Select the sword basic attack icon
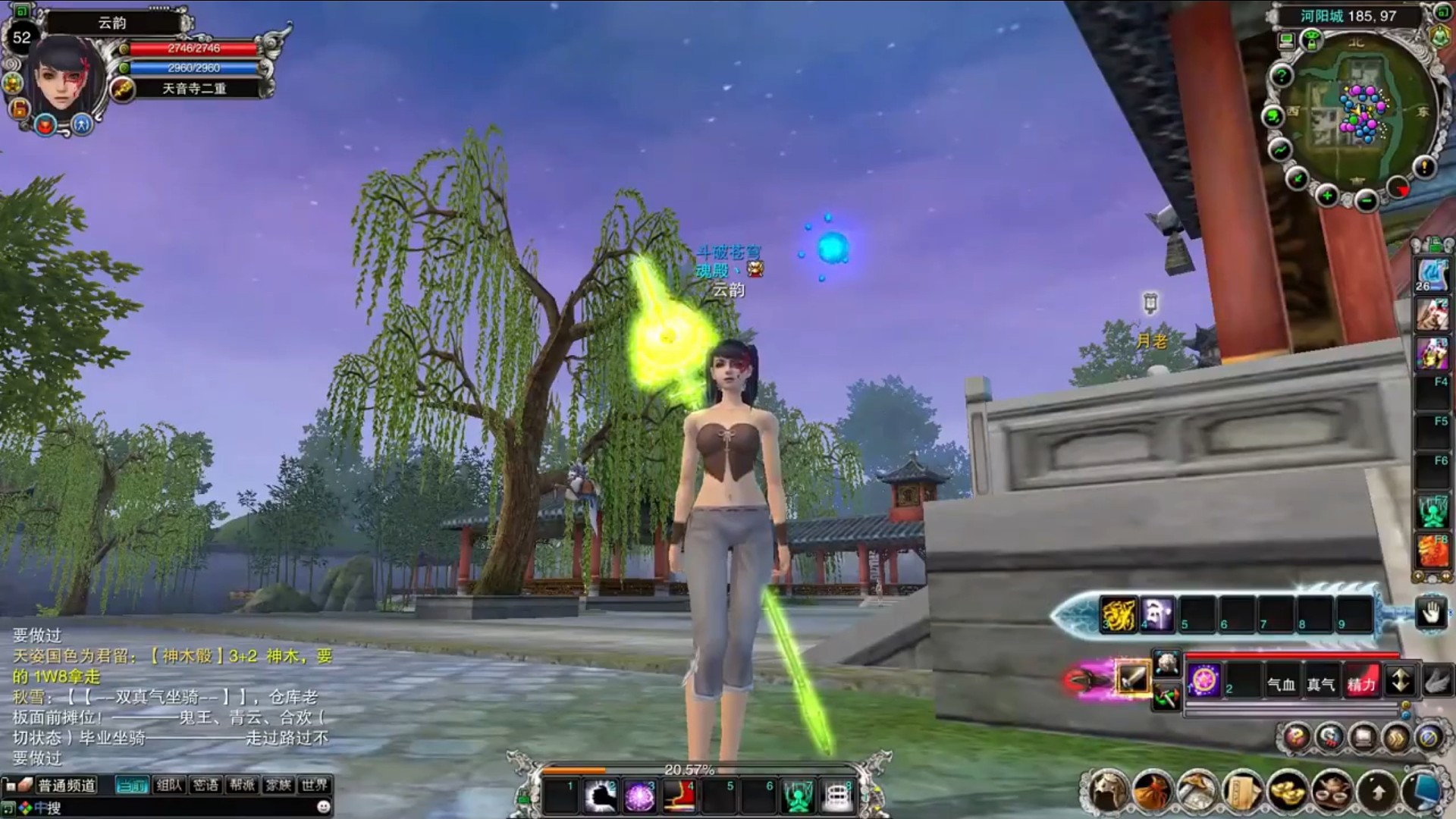Screen dimensions: 1456x819 point(1132,677)
